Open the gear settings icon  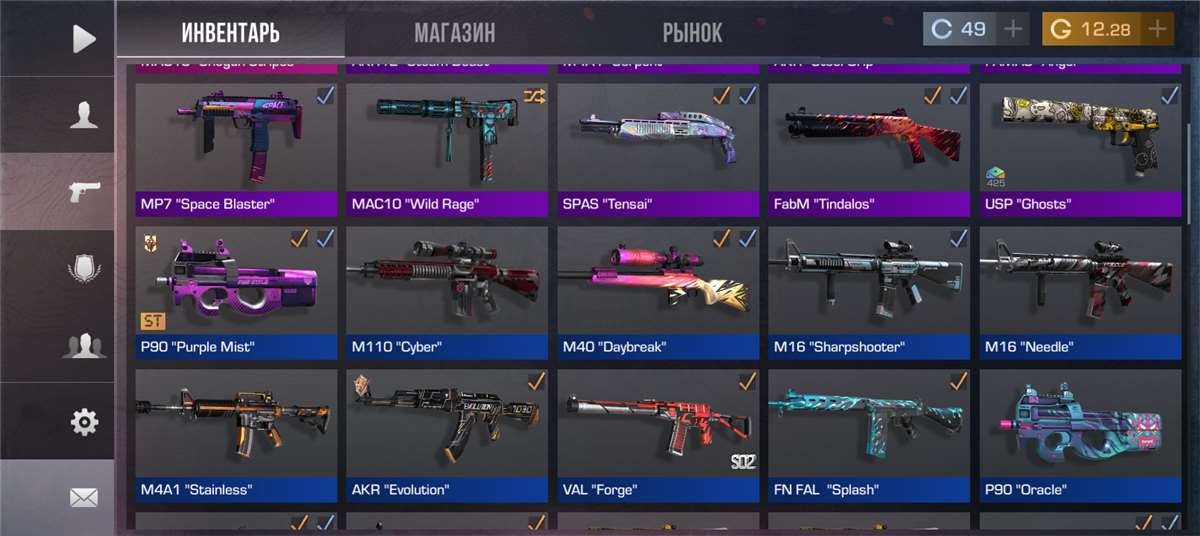84,422
